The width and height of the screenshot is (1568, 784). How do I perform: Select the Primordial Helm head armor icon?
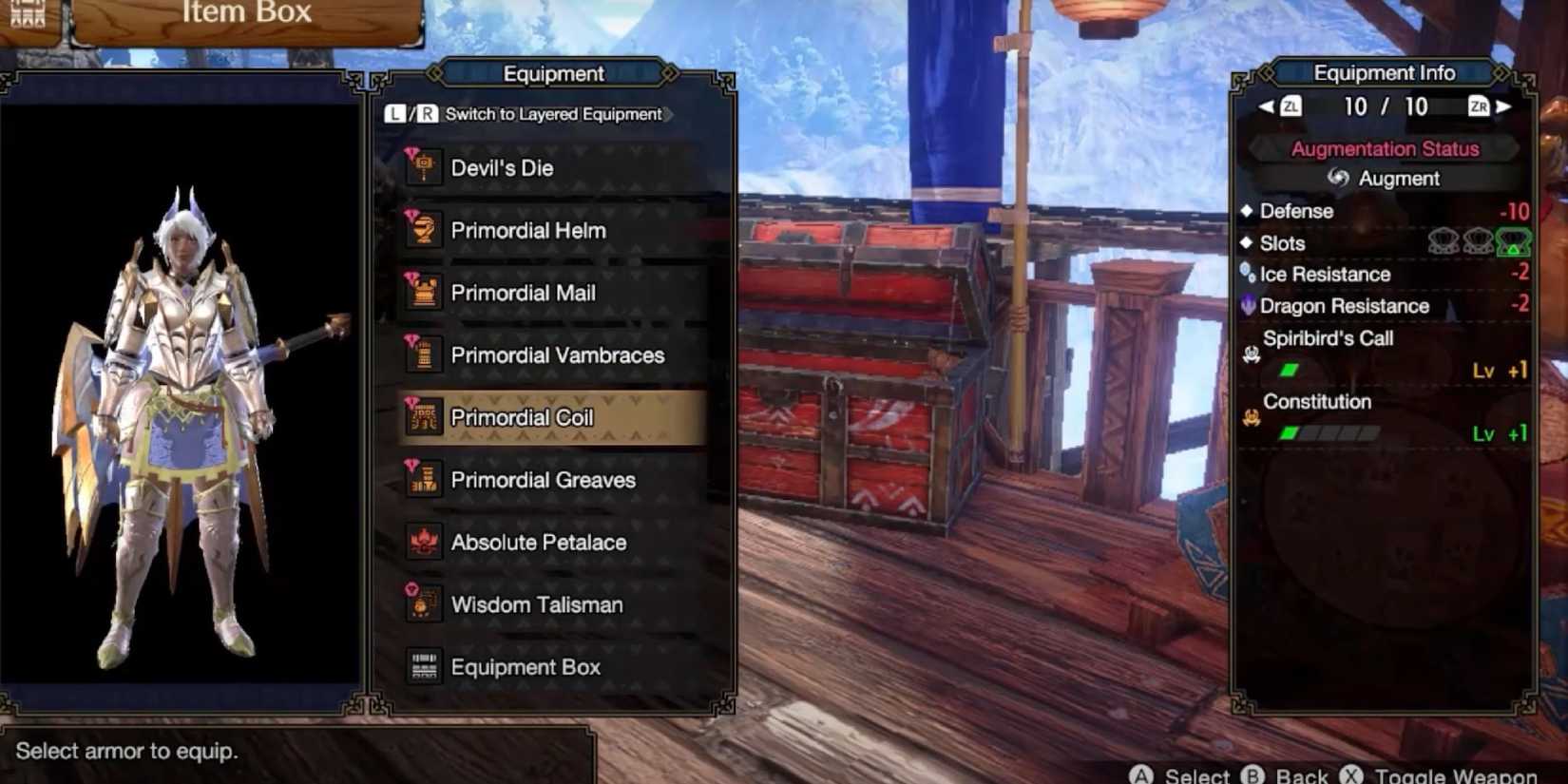tap(425, 230)
